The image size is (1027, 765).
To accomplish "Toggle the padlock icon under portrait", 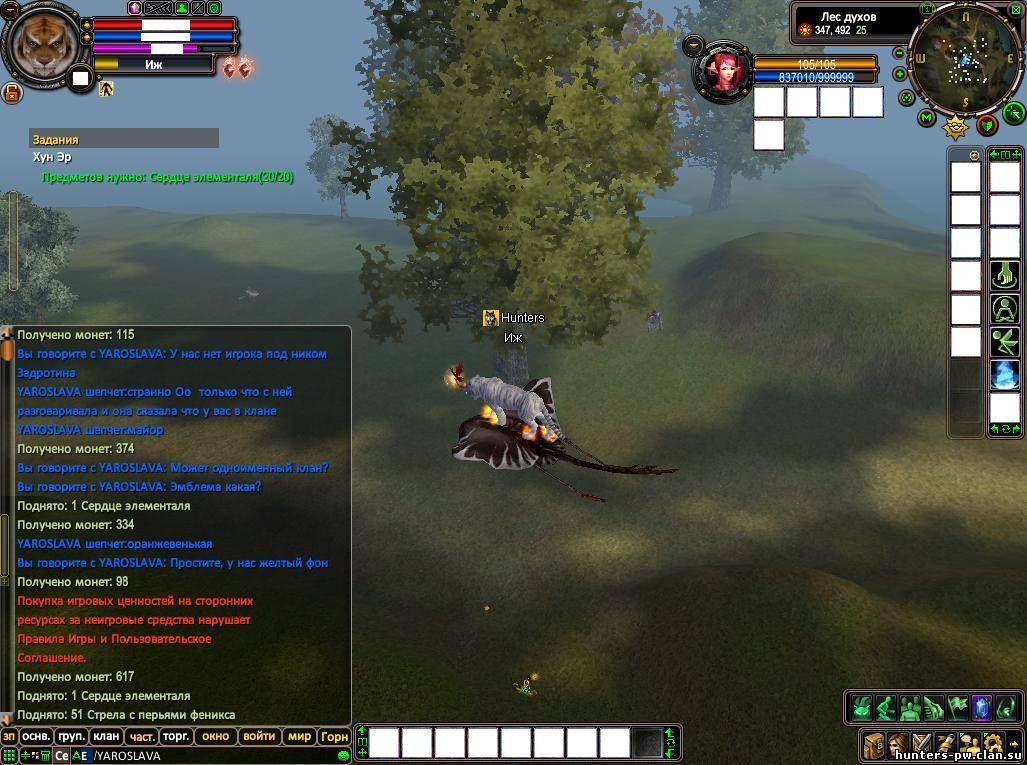I will click(x=12, y=93).
